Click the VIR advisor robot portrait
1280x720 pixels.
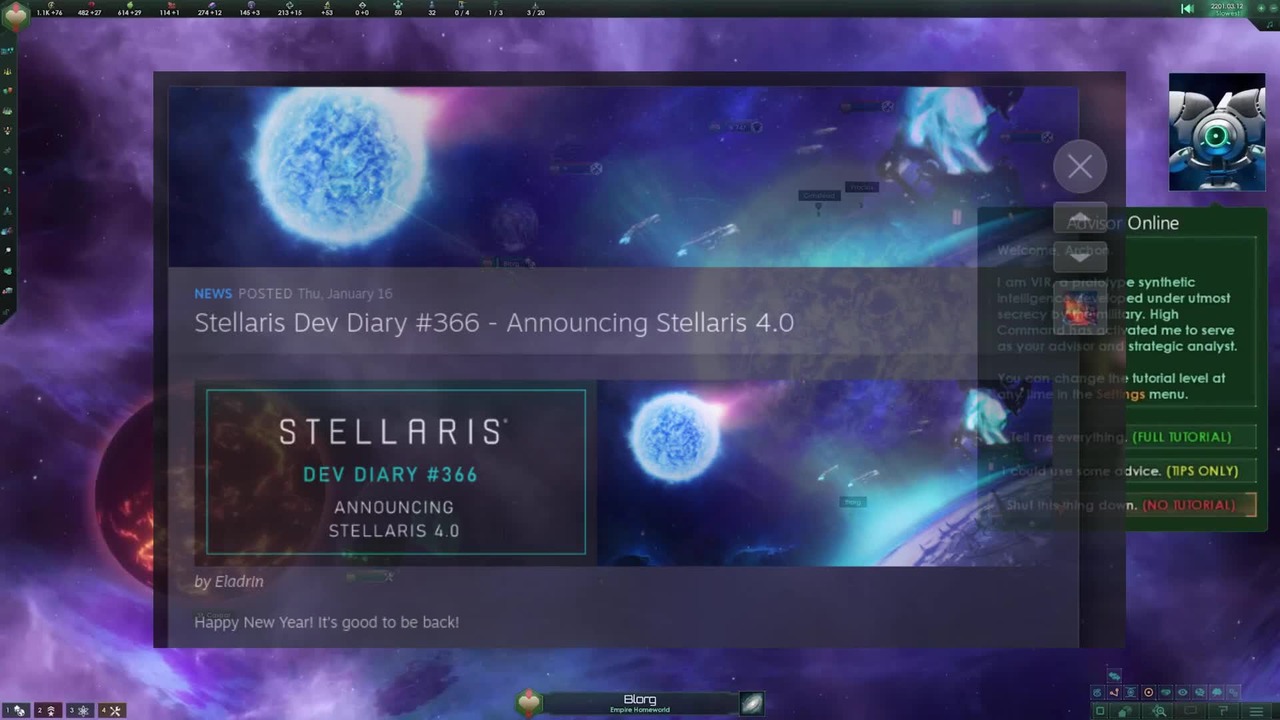pyautogui.click(x=1216, y=132)
